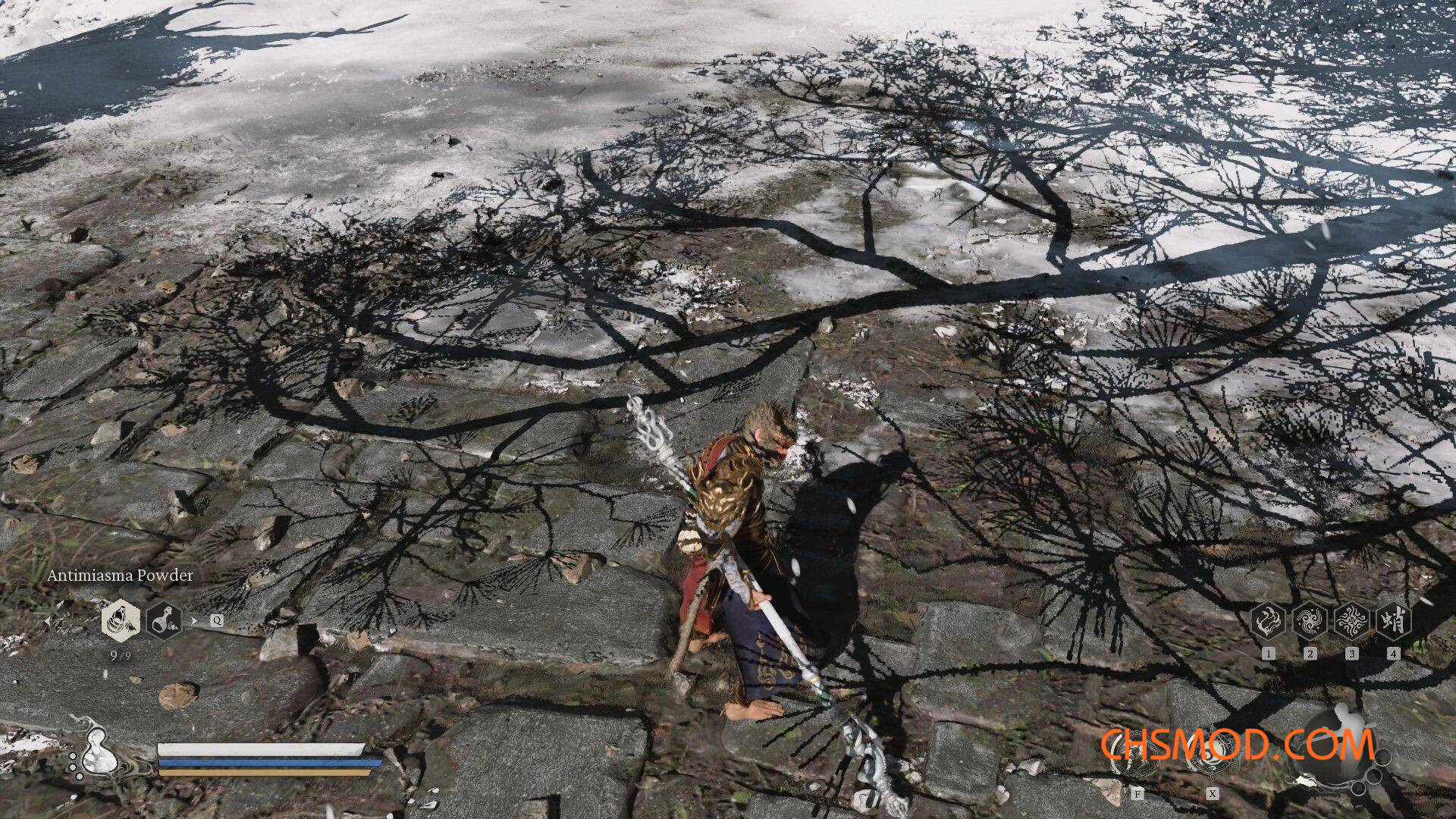The image size is (1456, 819).
Task: Toggle the Q quick-use keybind badge
Action: [x=218, y=620]
